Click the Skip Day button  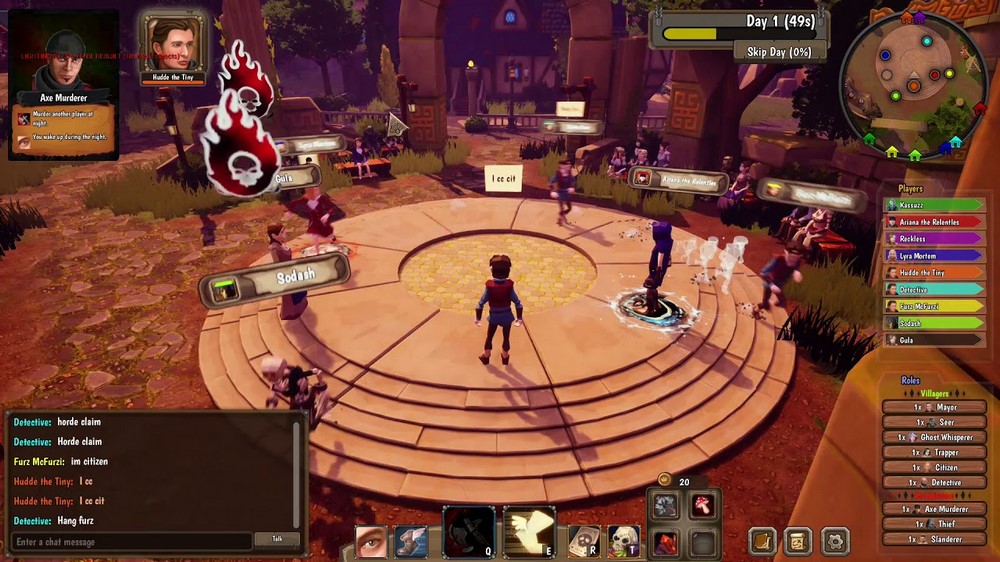click(x=772, y=51)
